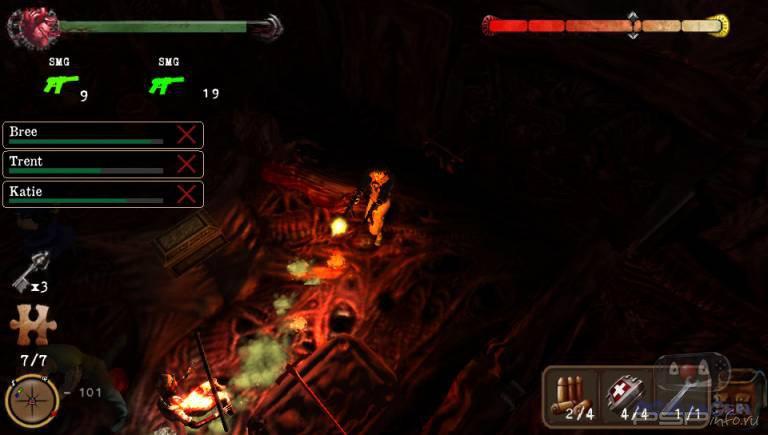Image resolution: width=768 pixels, height=435 pixels.
Task: Click the silver key item icon
Action: point(26,274)
